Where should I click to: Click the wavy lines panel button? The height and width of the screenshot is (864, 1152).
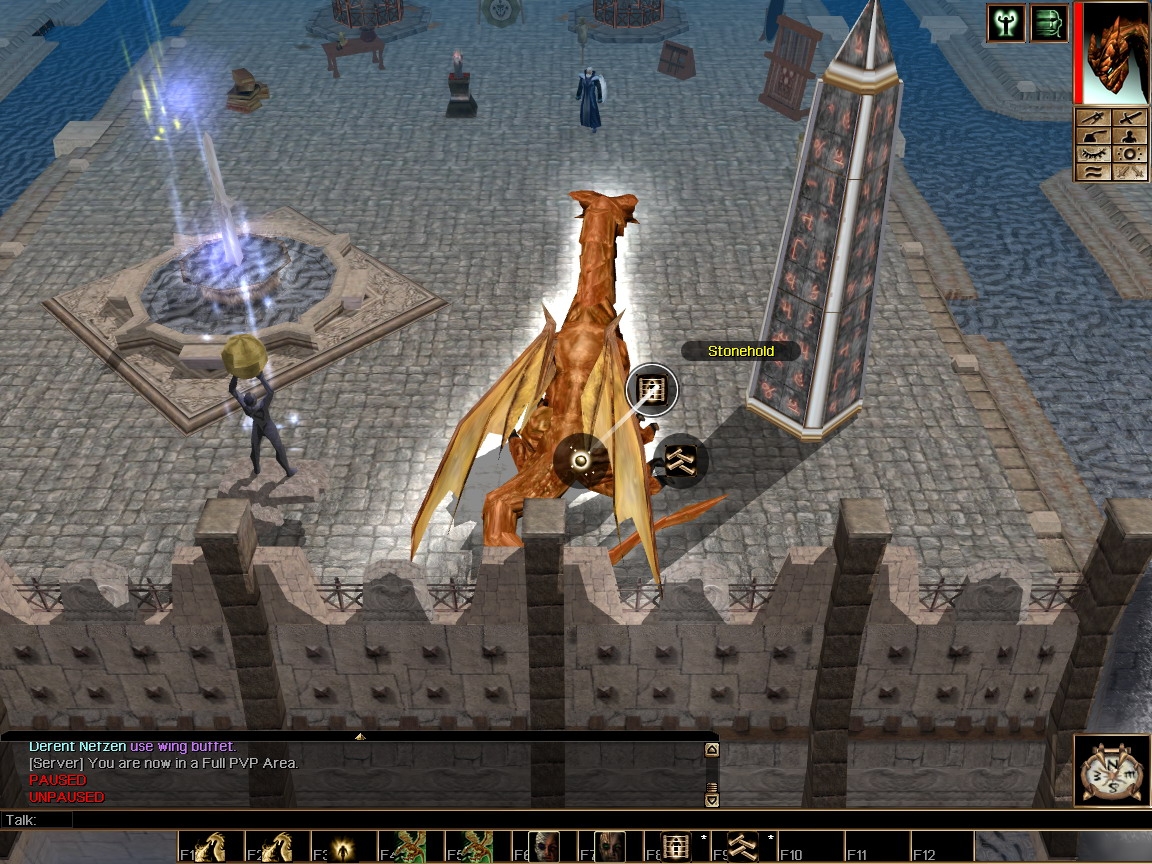pyautogui.click(x=1093, y=172)
